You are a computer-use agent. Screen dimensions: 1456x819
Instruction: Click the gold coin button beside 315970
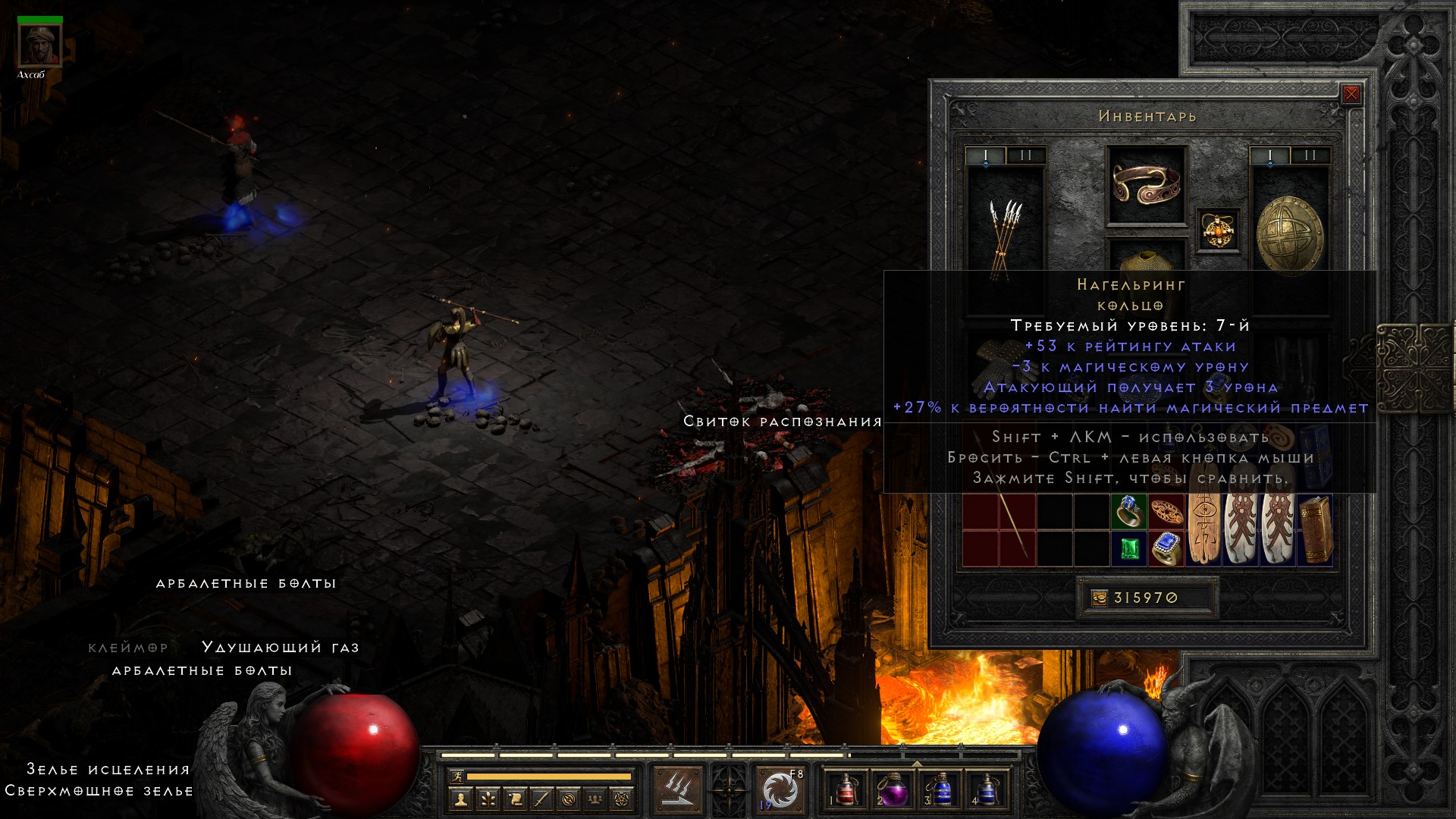[x=1099, y=598]
